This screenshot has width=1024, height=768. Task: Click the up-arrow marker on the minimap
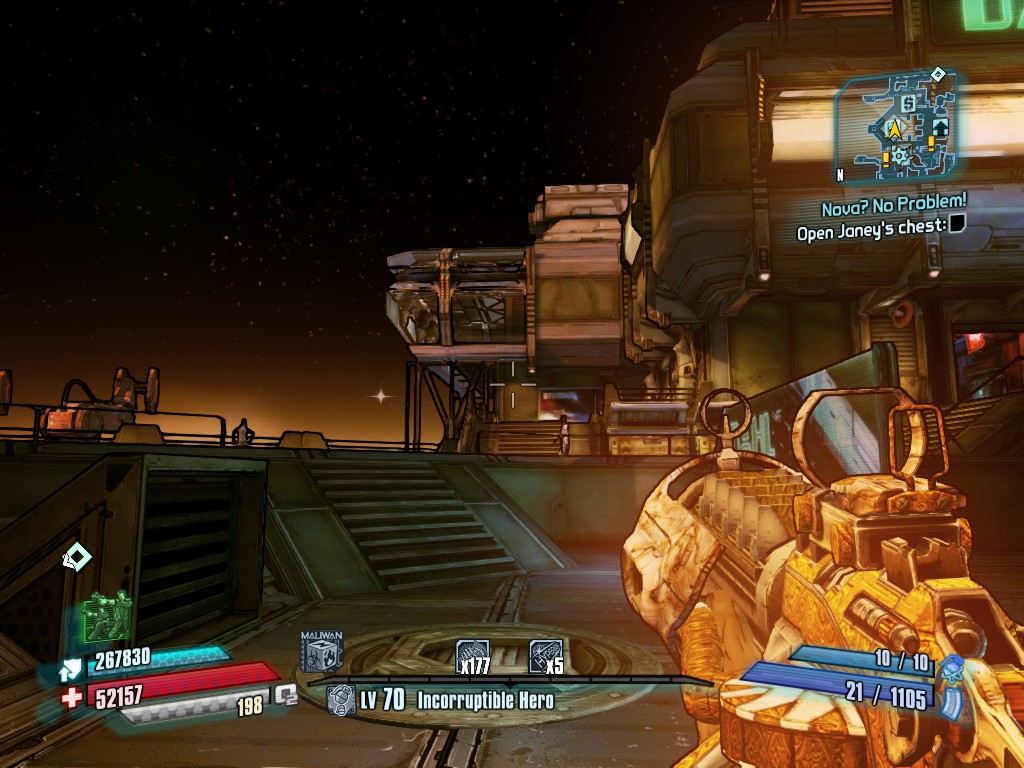(940, 128)
